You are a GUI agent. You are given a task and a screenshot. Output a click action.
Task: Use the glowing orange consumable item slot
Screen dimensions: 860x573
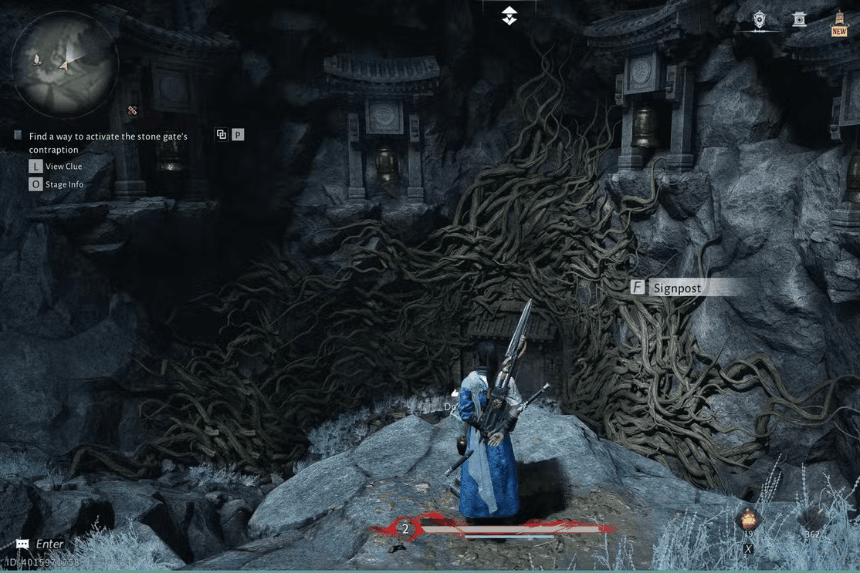[747, 519]
